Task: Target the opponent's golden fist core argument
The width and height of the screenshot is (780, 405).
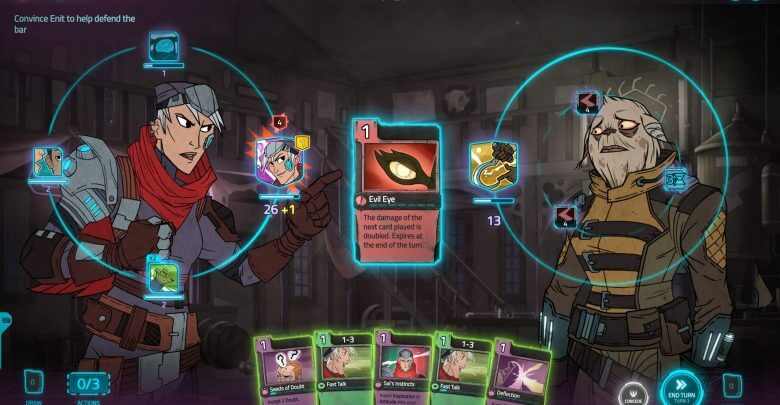Action: tap(493, 164)
